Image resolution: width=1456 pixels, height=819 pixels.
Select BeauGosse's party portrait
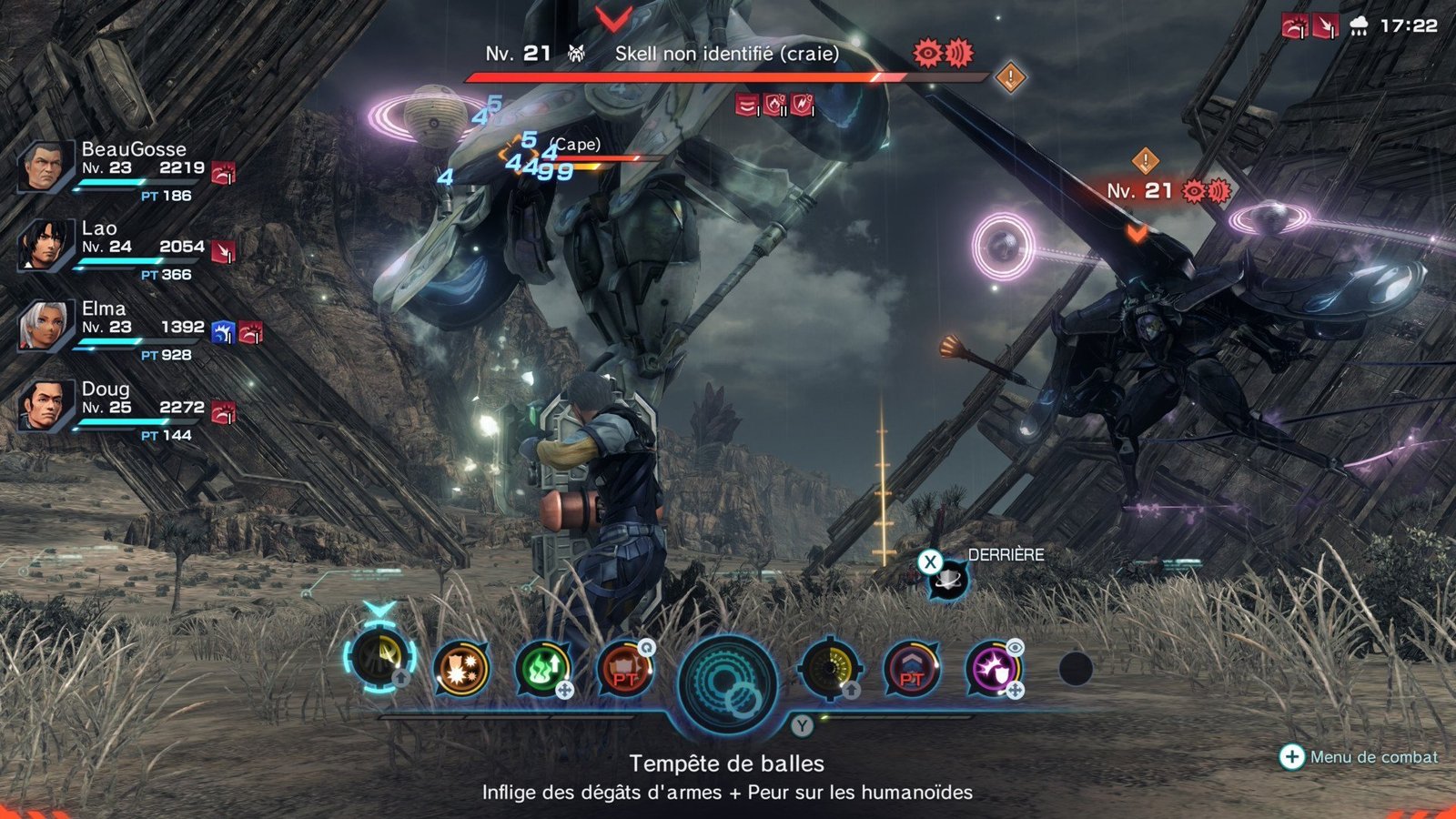click(44, 167)
